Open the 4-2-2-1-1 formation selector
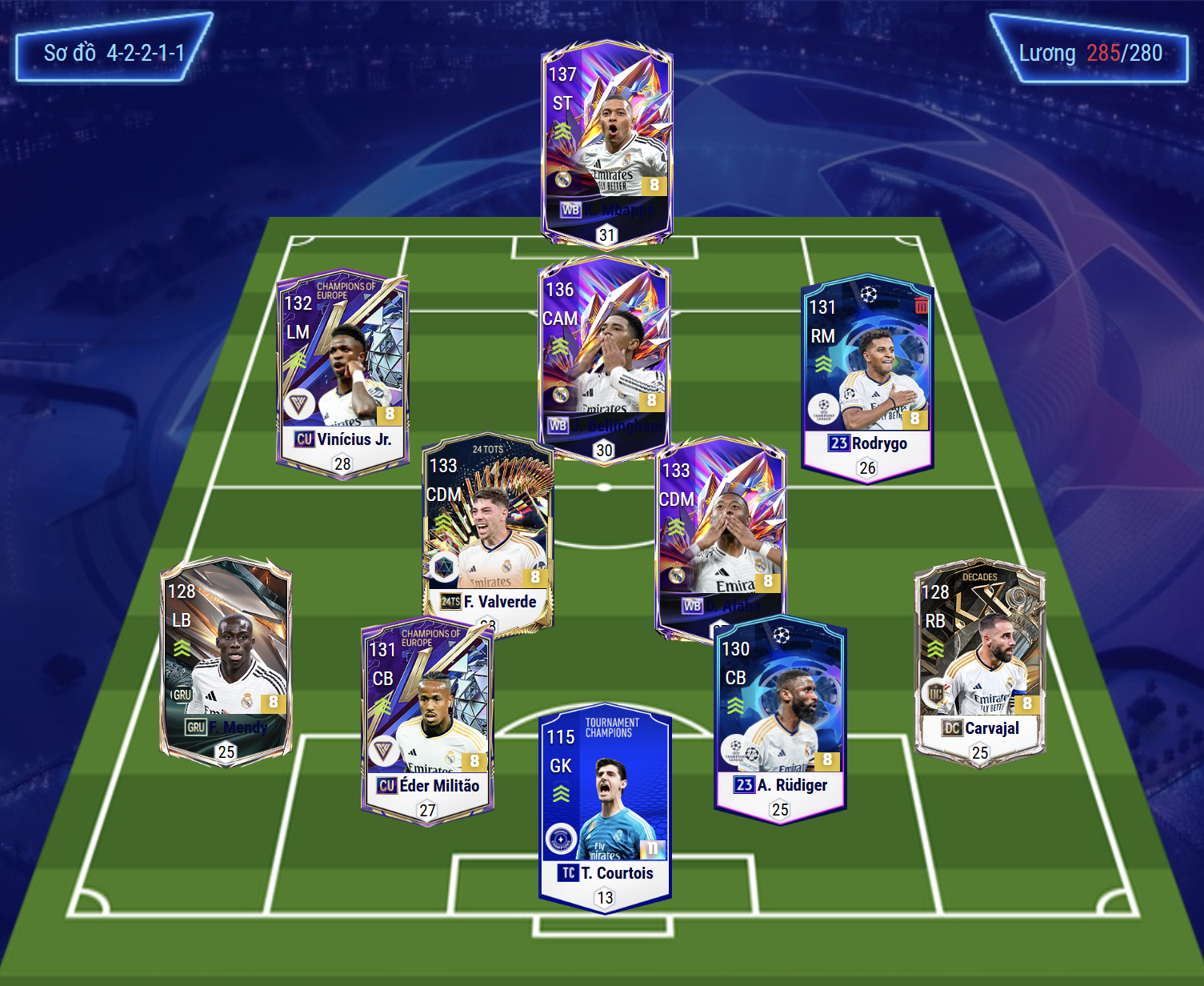1204x986 pixels. click(114, 53)
